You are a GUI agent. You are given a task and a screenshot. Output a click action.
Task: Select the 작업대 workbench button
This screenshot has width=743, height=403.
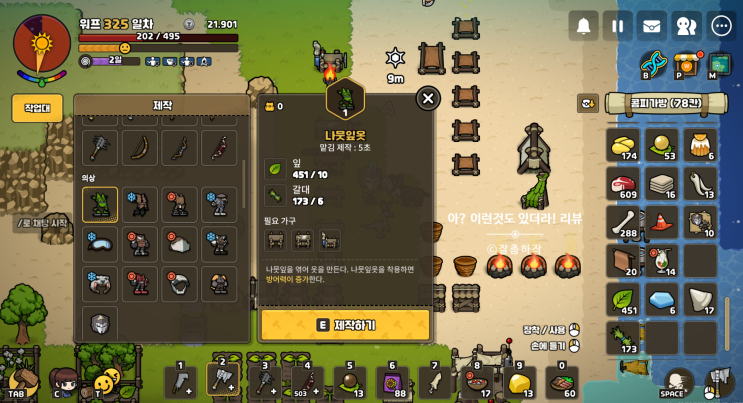point(37,108)
